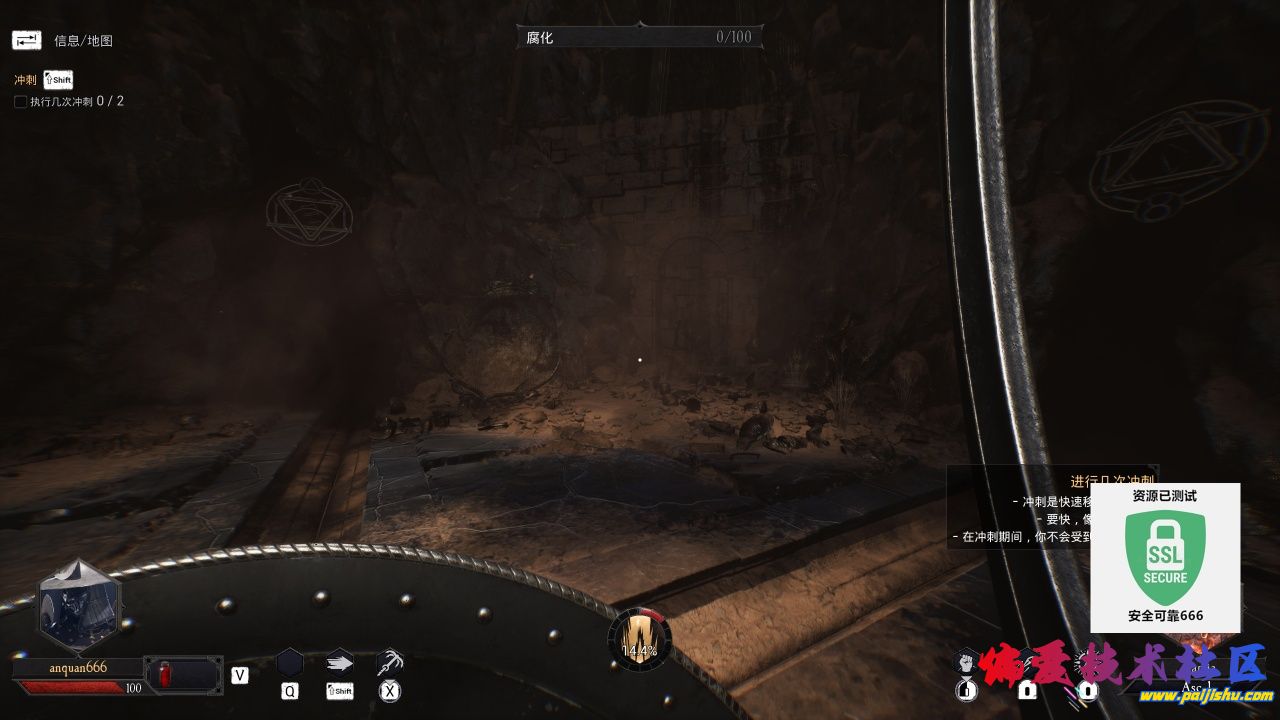
Task: Open the 信息/地图 info and map label
Action: (83, 41)
